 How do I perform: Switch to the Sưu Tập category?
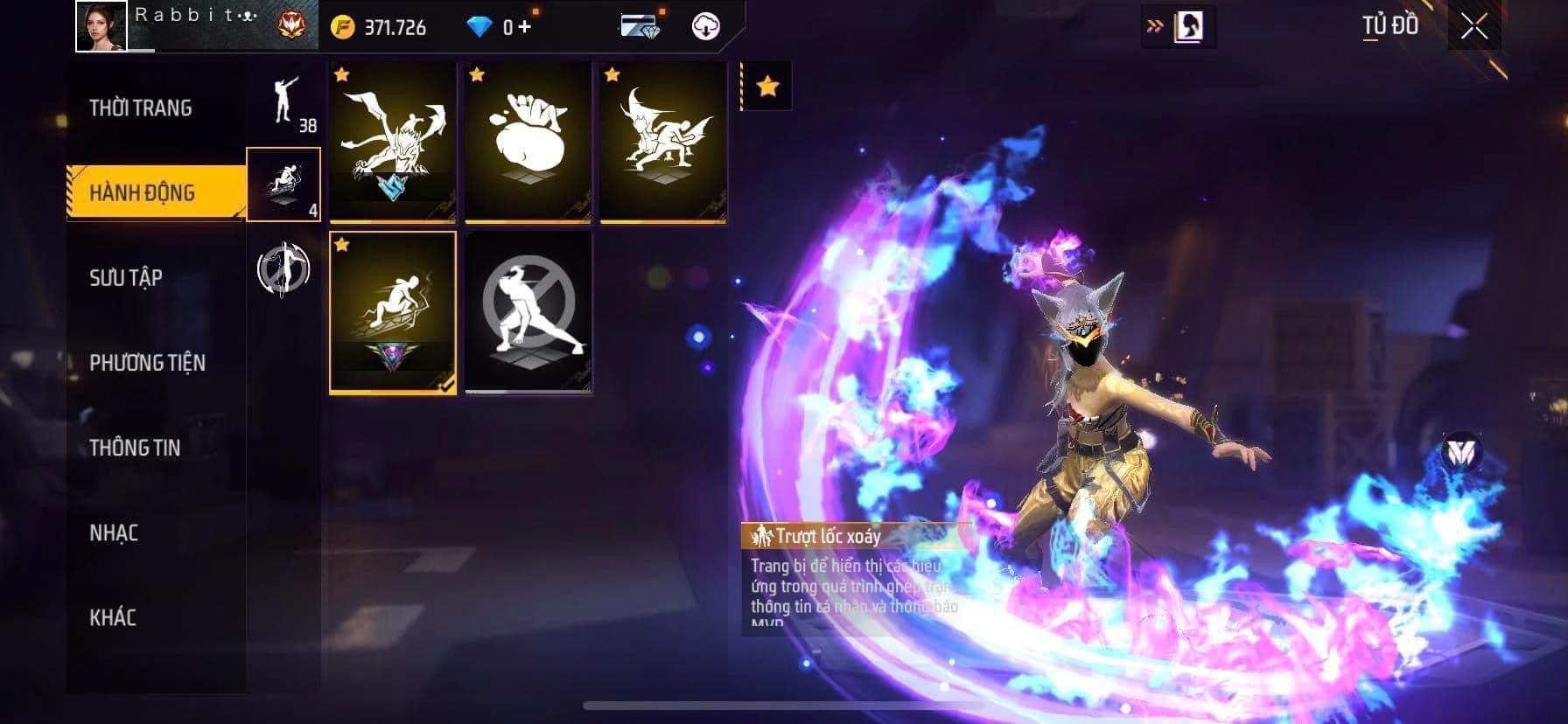point(126,278)
